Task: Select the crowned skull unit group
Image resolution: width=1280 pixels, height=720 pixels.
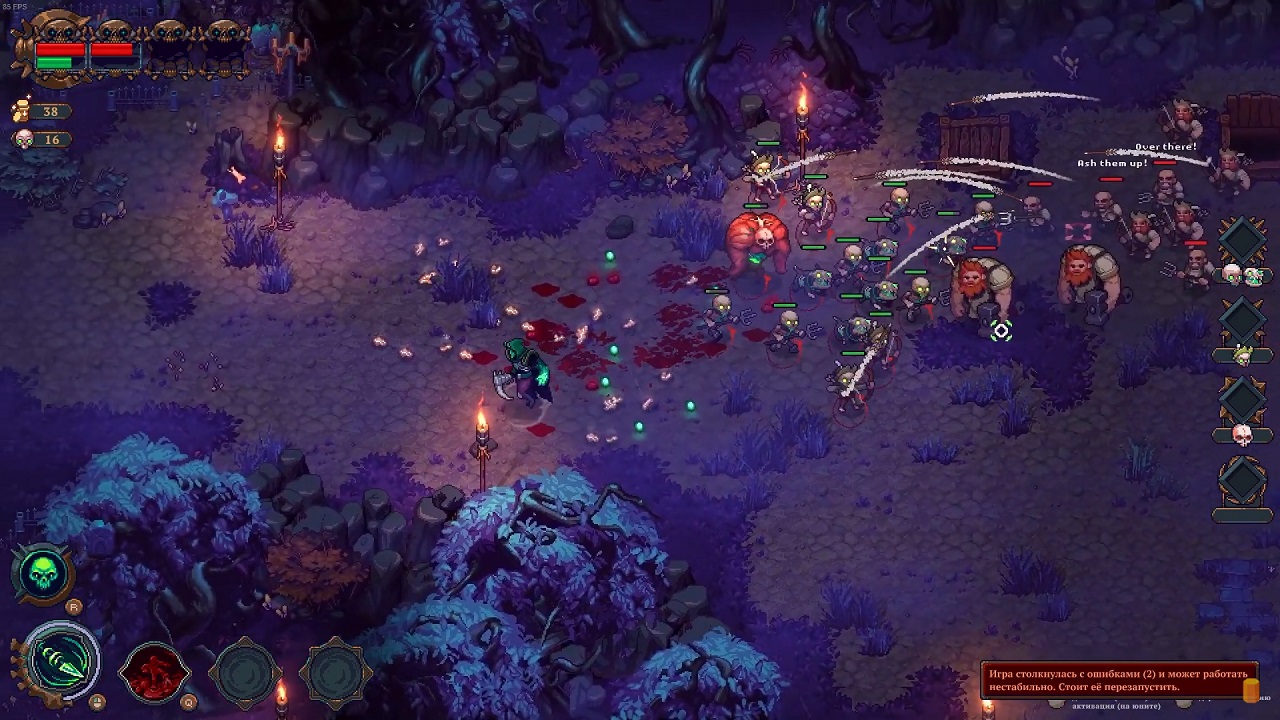Action: click(x=1243, y=354)
